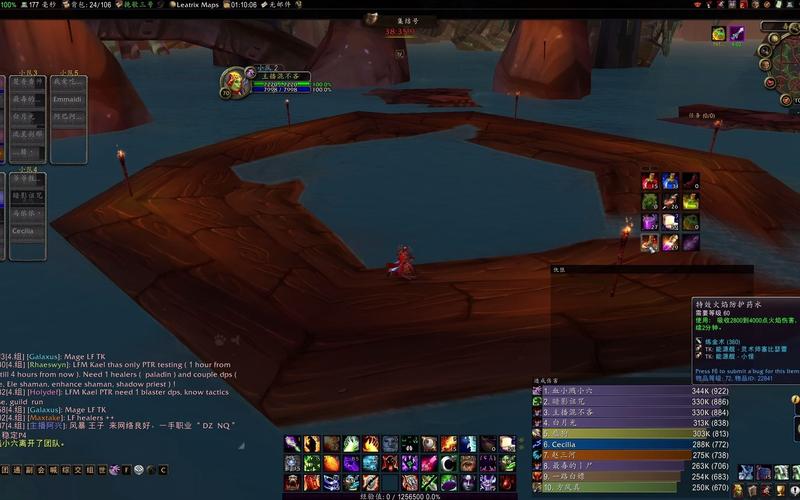
Task: Select the Cecilia raid frame
Action: point(23,231)
